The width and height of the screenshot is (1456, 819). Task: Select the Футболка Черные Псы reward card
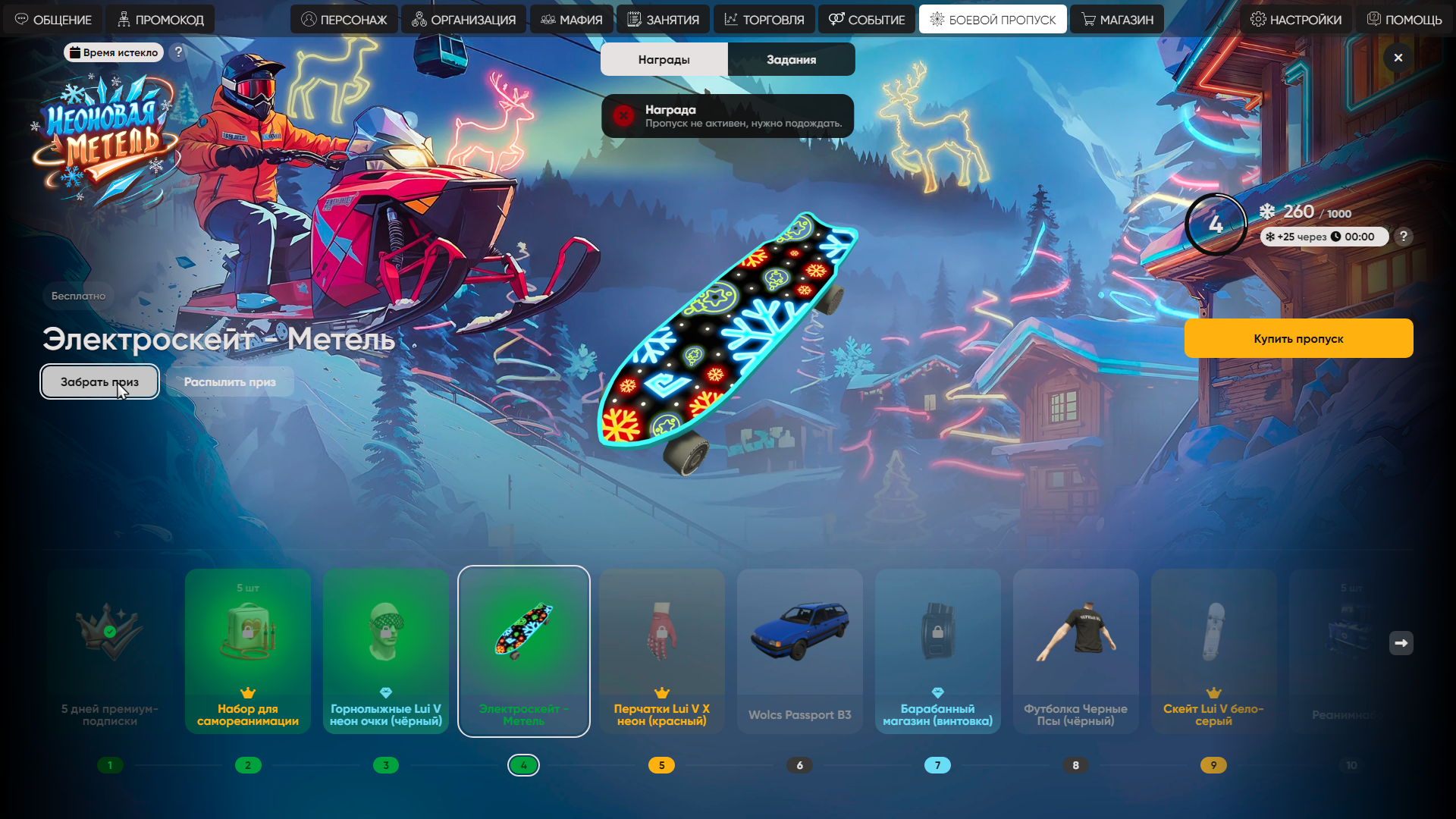[1075, 651]
